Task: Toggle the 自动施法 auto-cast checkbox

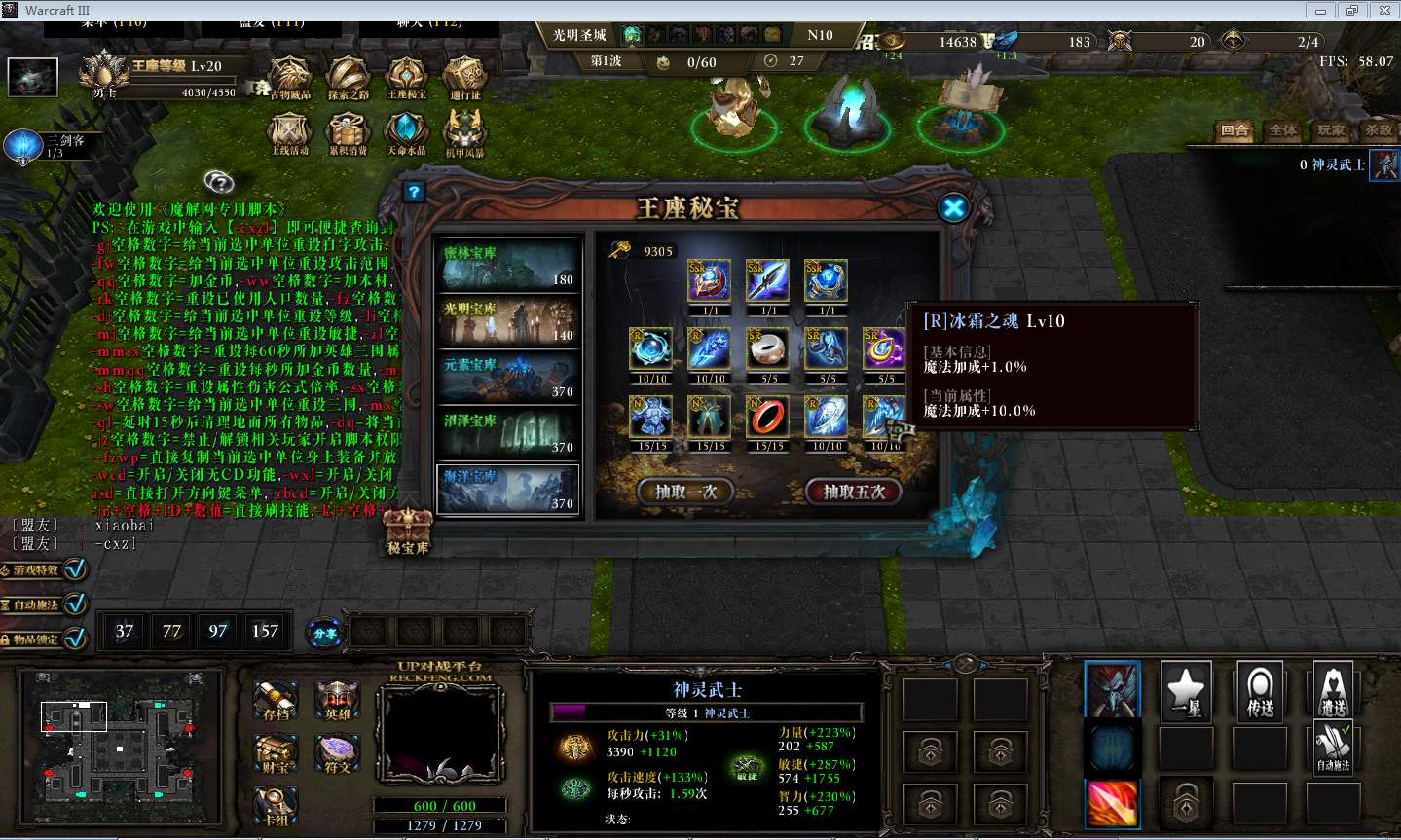Action: 75,603
